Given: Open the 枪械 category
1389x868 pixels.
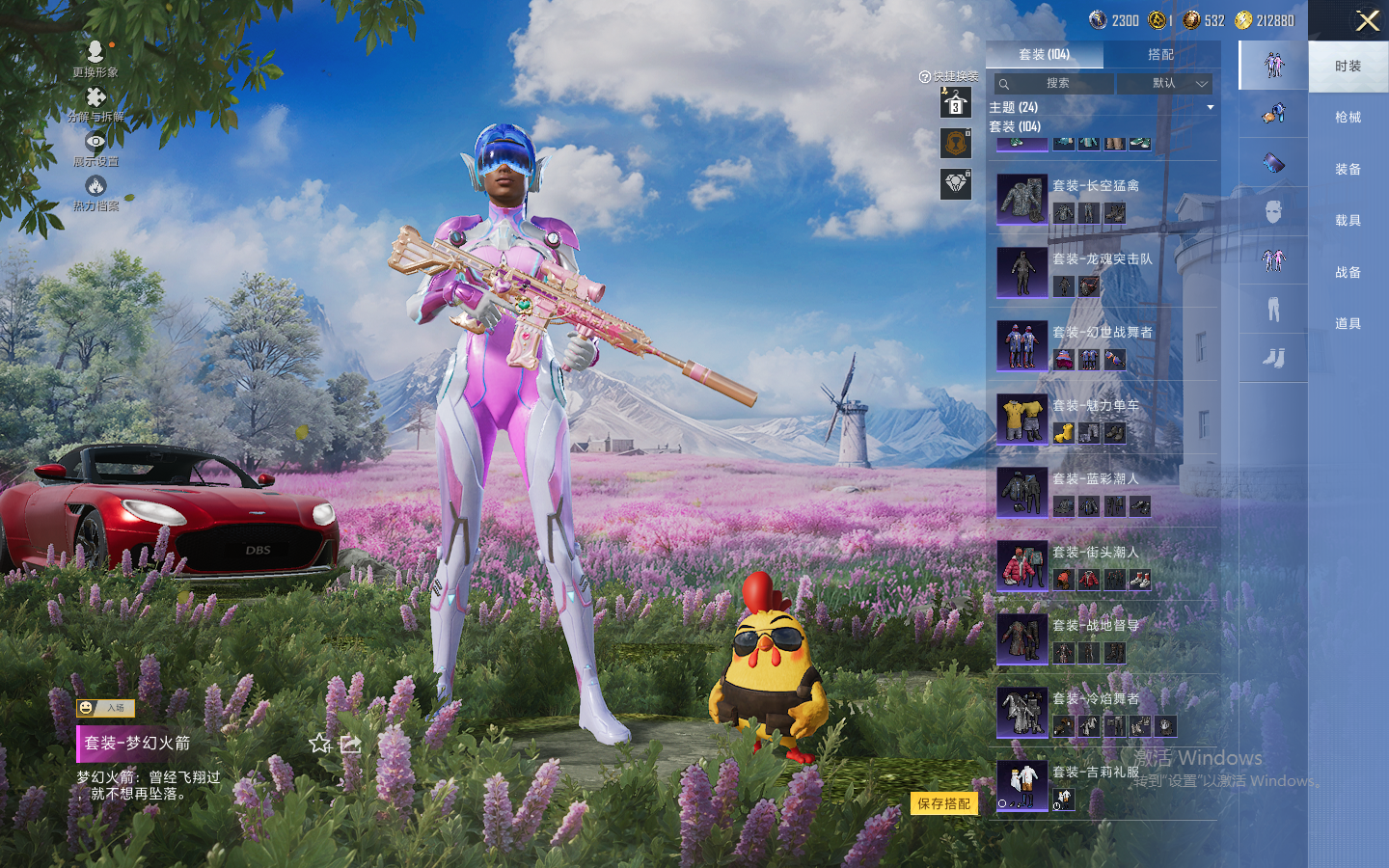Looking at the screenshot, I should click(x=1348, y=118).
